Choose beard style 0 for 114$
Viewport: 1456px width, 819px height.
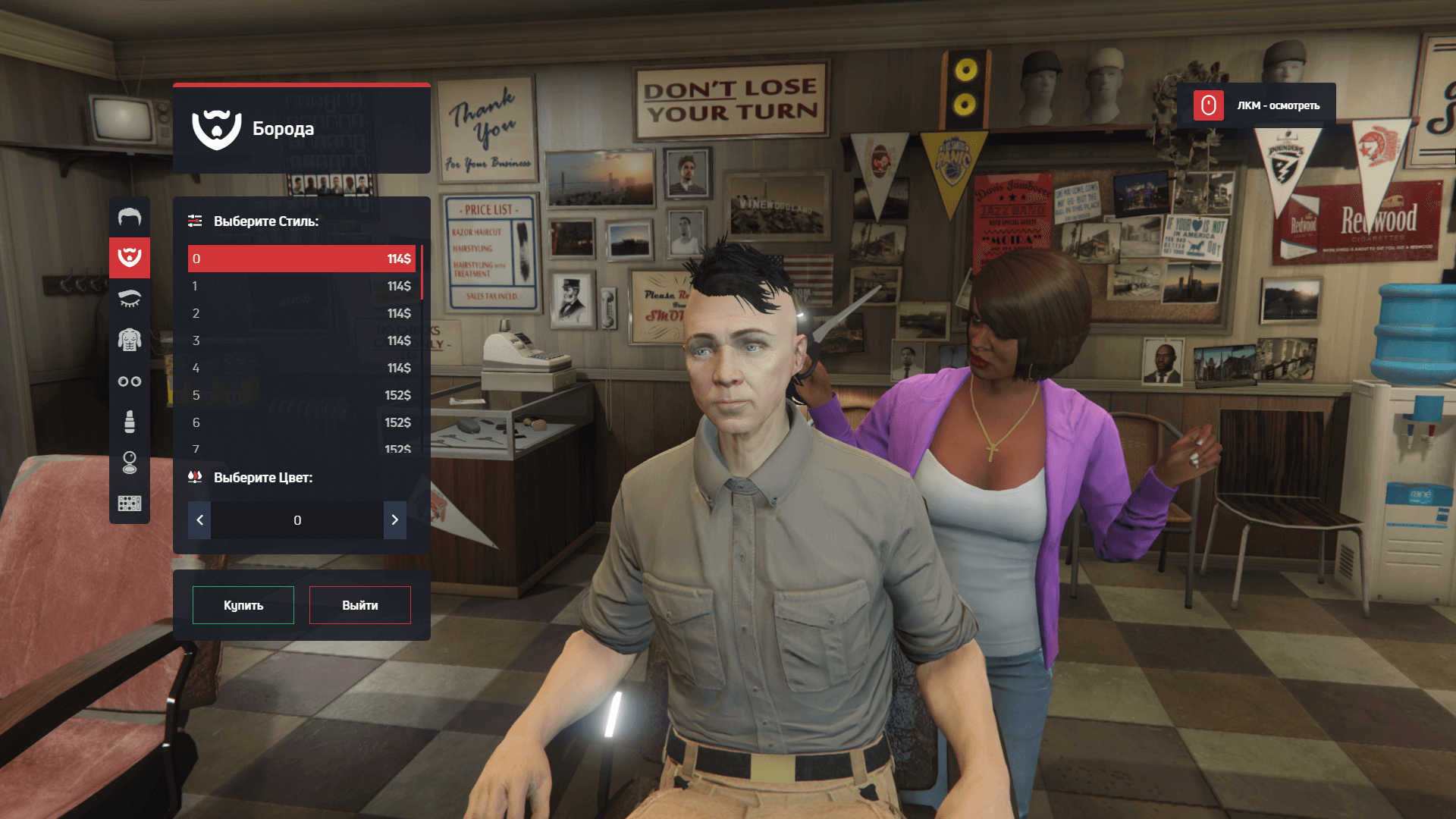pos(302,259)
